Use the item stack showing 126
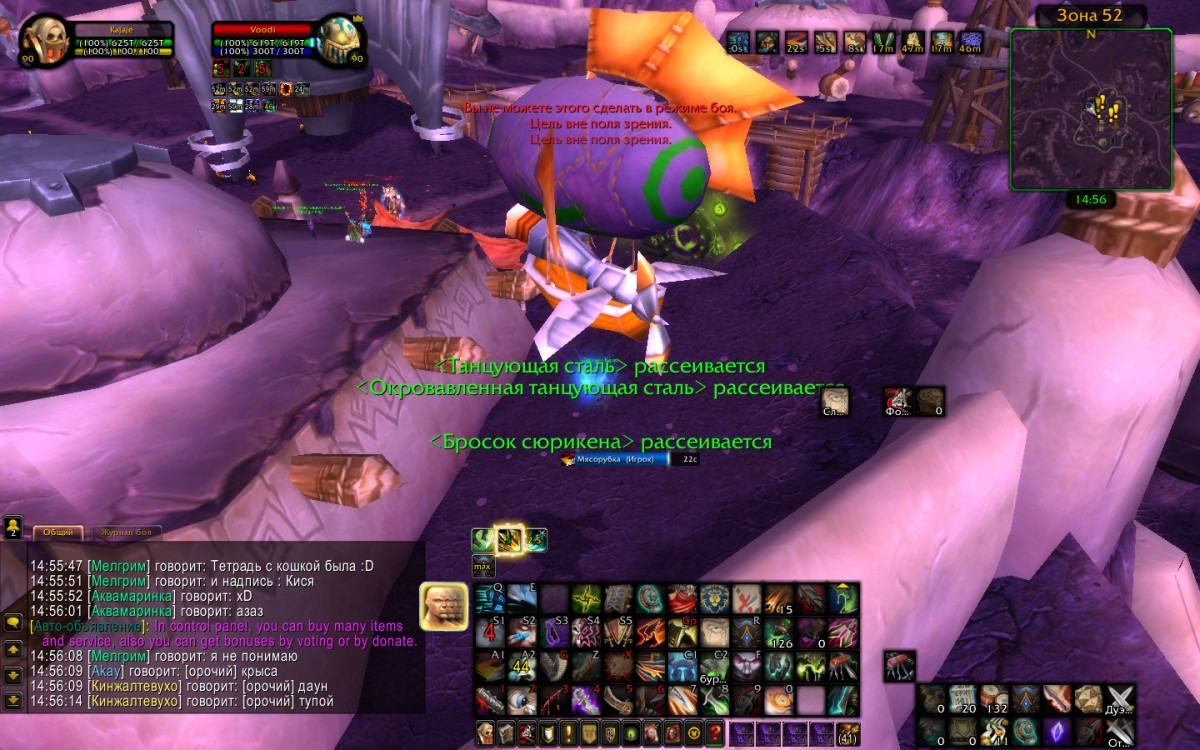This screenshot has width=1200, height=750. (x=779, y=632)
